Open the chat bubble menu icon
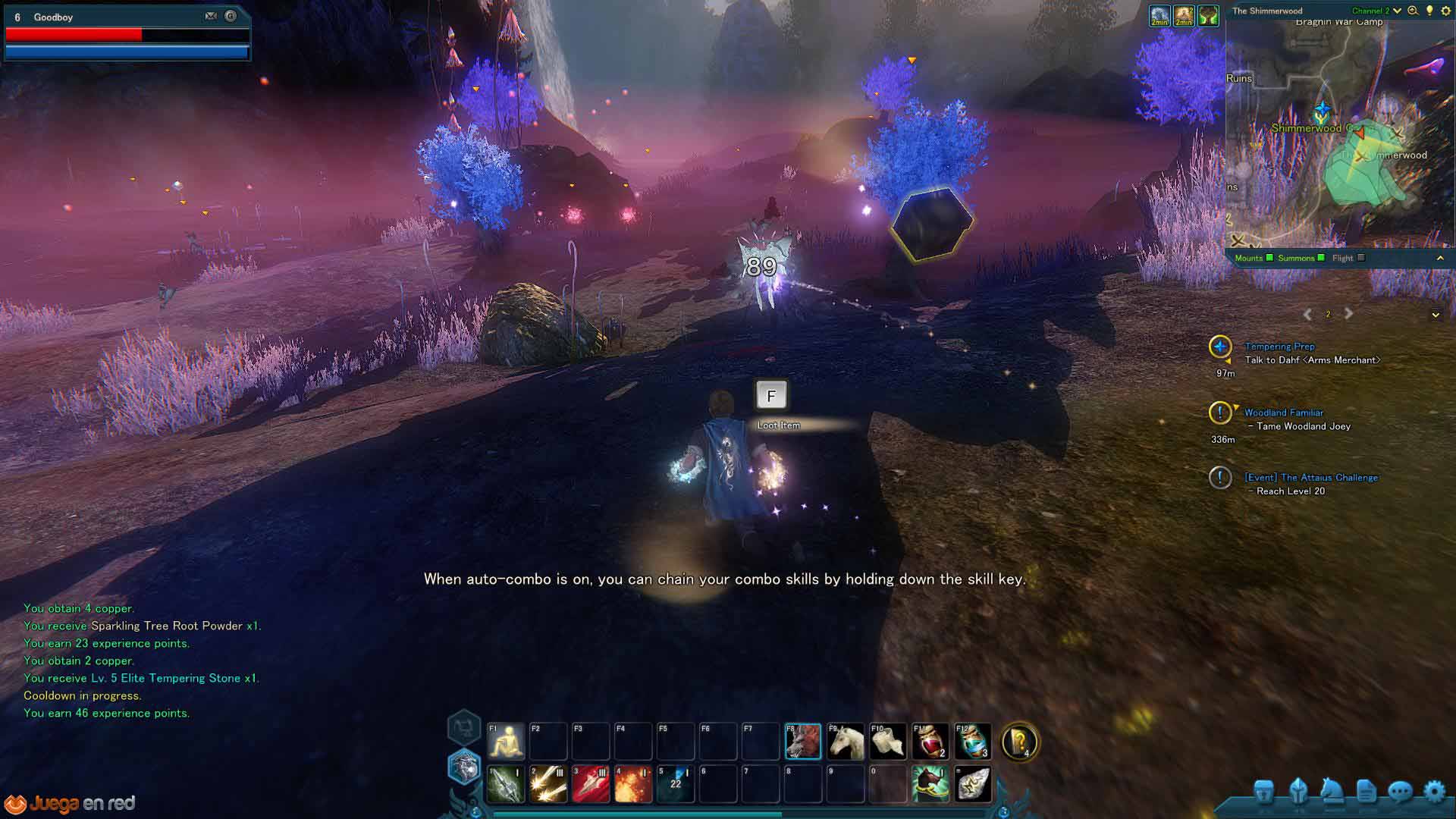 [1400, 792]
